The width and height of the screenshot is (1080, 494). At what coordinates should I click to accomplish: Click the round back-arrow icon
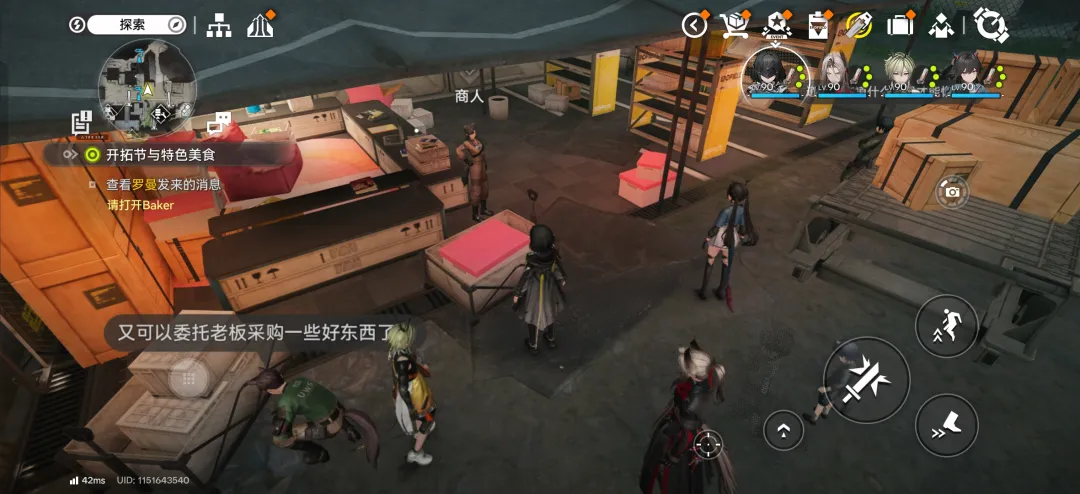[x=695, y=25]
